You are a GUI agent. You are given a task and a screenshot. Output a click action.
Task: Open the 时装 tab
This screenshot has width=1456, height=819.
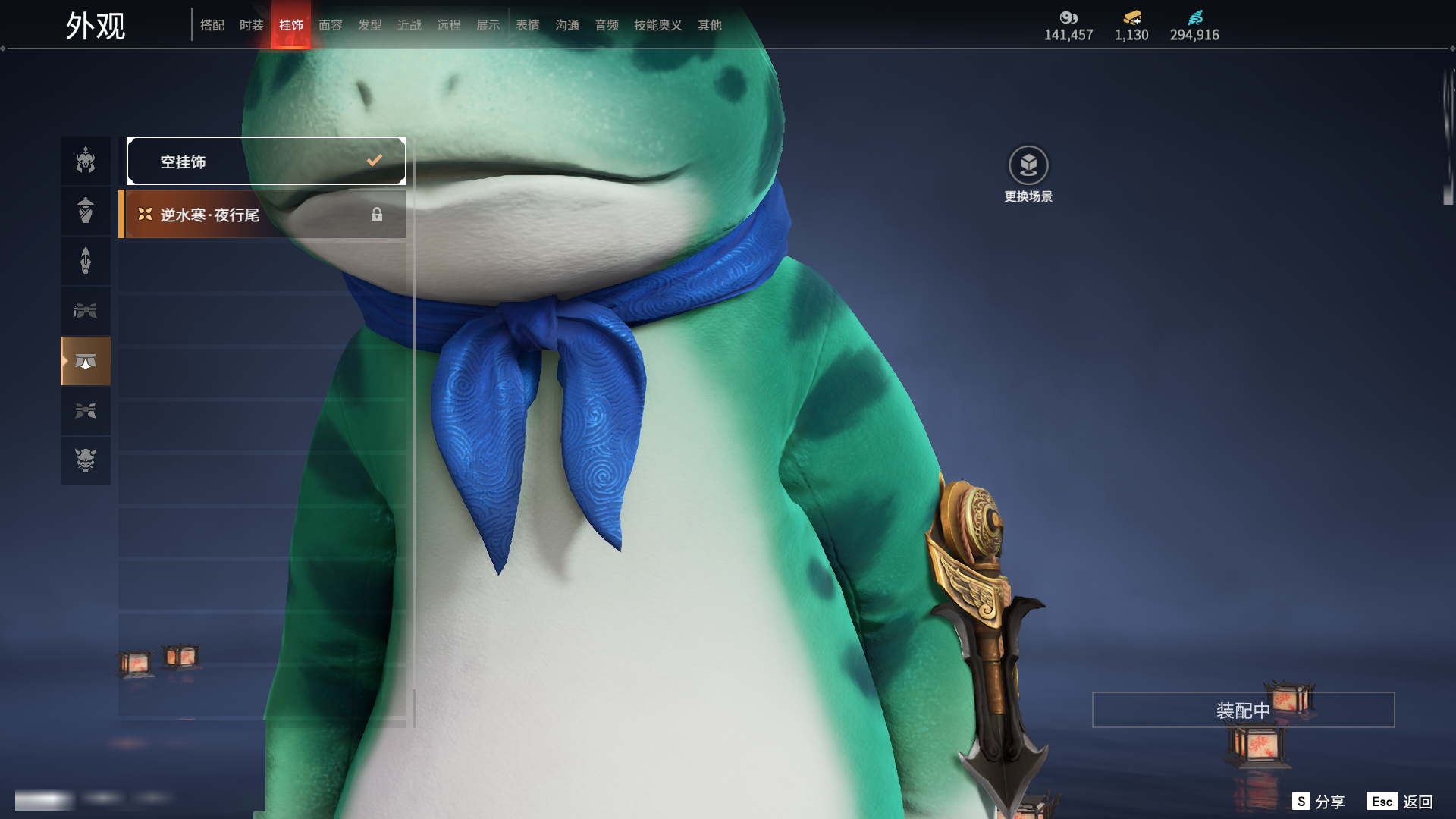[x=252, y=25]
